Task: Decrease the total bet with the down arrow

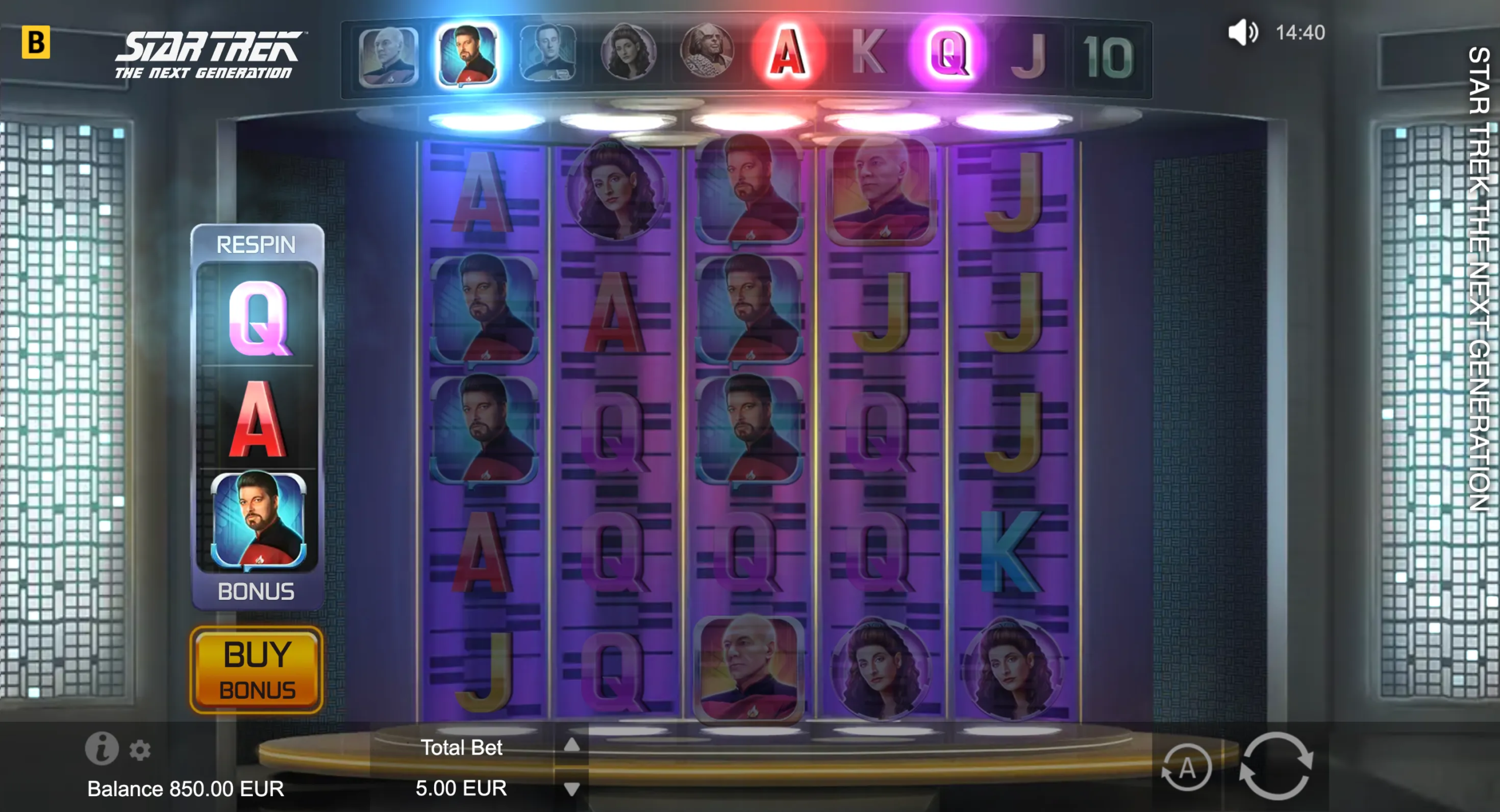Action: click(572, 789)
